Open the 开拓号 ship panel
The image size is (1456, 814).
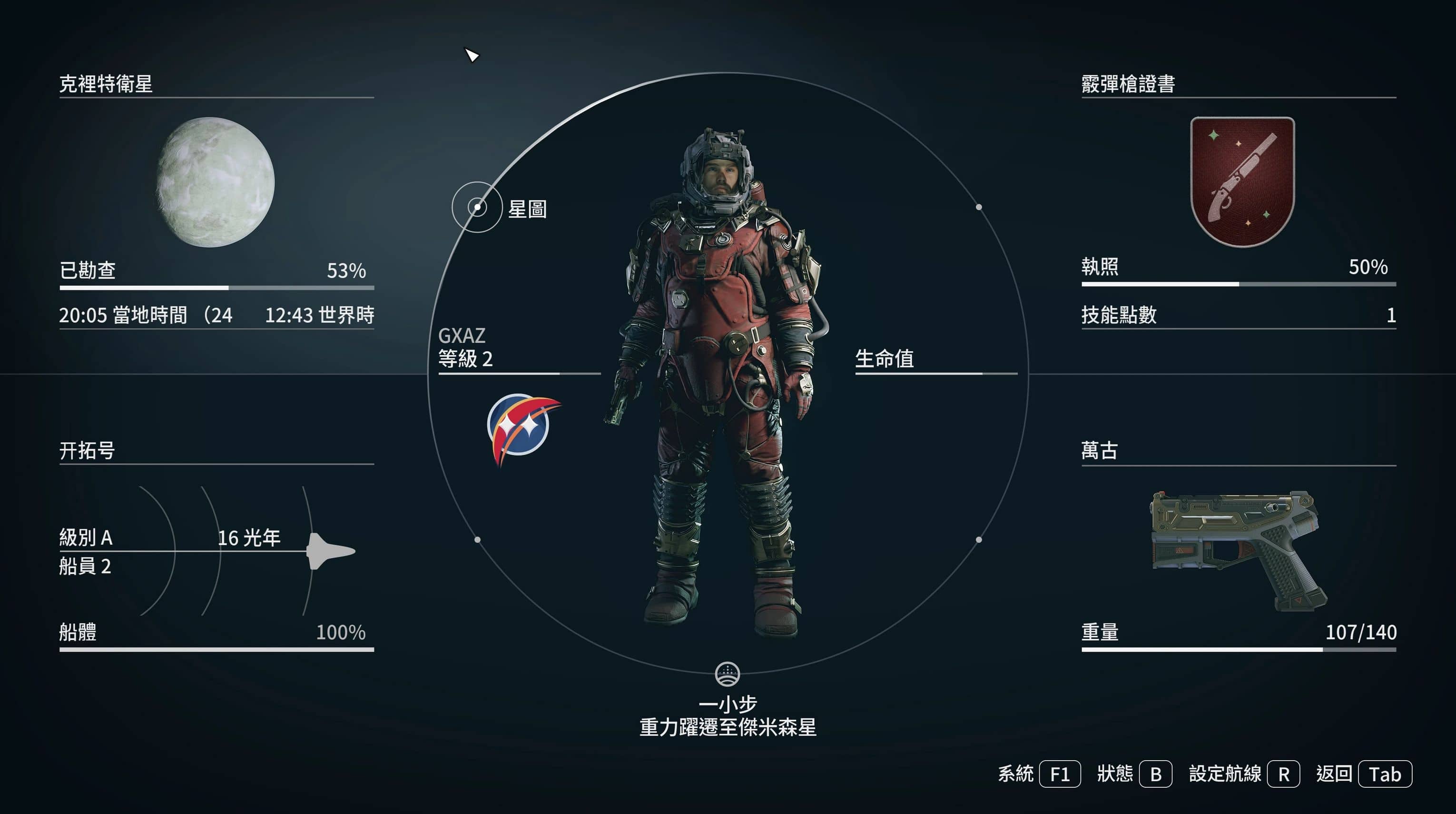click(87, 450)
